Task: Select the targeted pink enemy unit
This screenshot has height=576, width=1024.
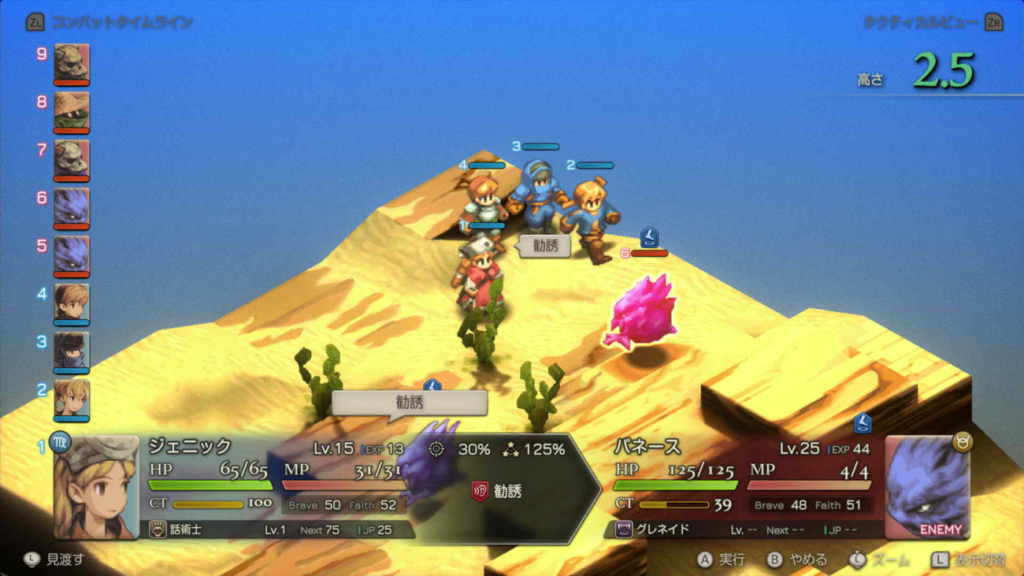Action: pos(639,312)
